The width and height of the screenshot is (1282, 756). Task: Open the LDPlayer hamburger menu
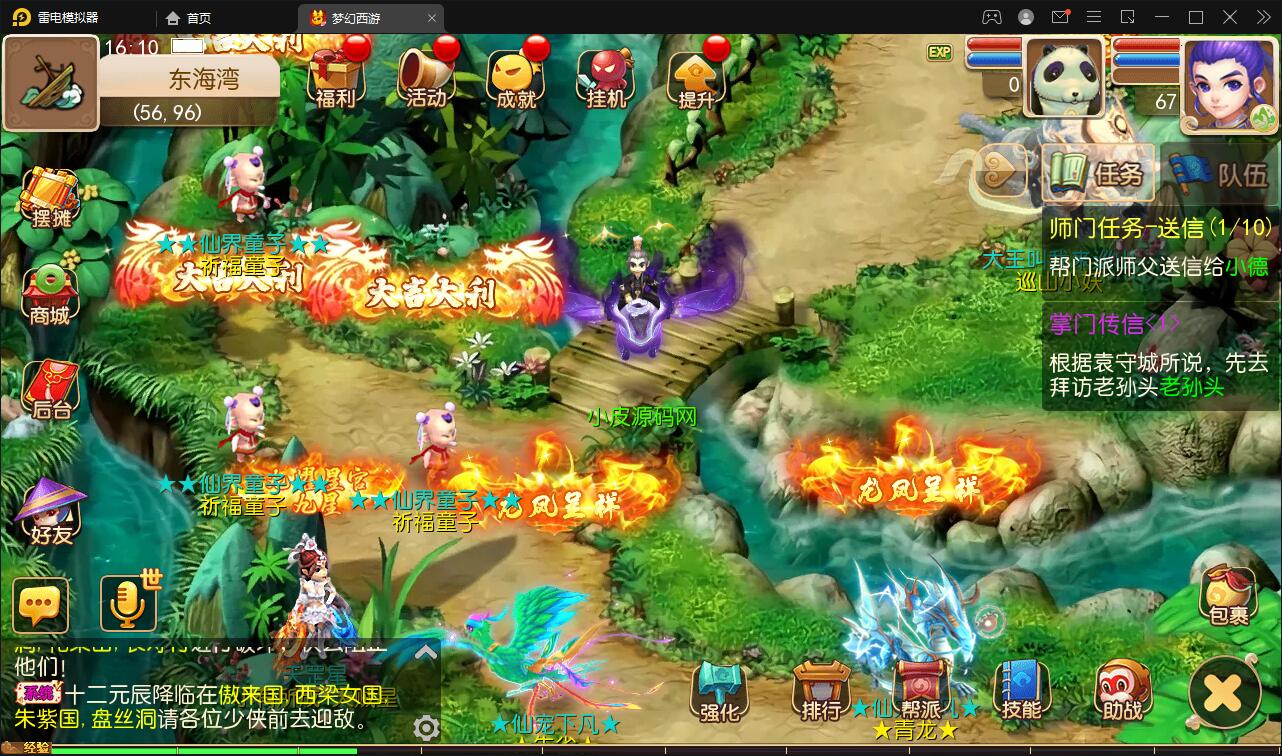1094,17
